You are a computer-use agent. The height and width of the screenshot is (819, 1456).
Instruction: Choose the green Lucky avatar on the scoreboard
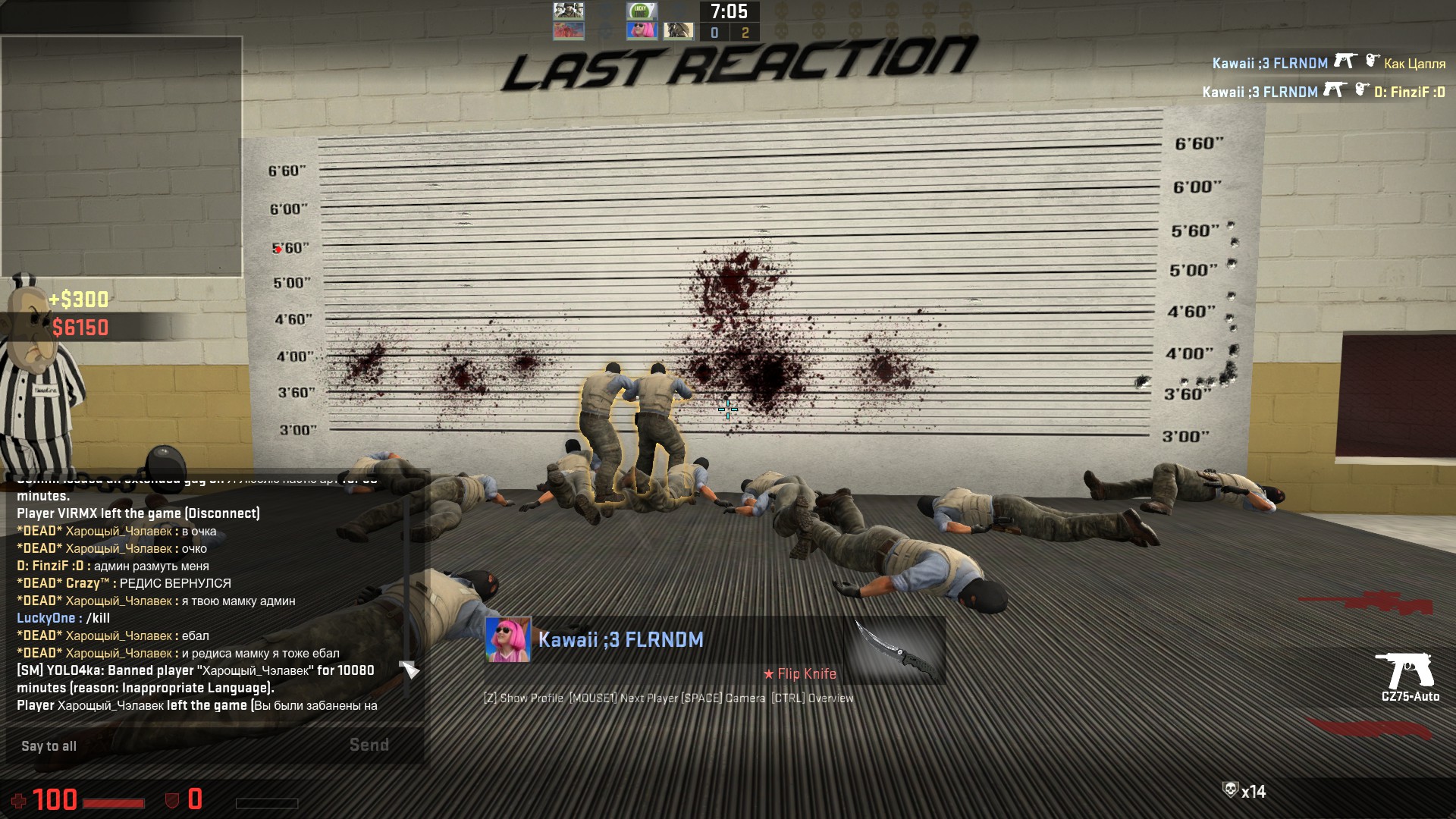[641, 11]
